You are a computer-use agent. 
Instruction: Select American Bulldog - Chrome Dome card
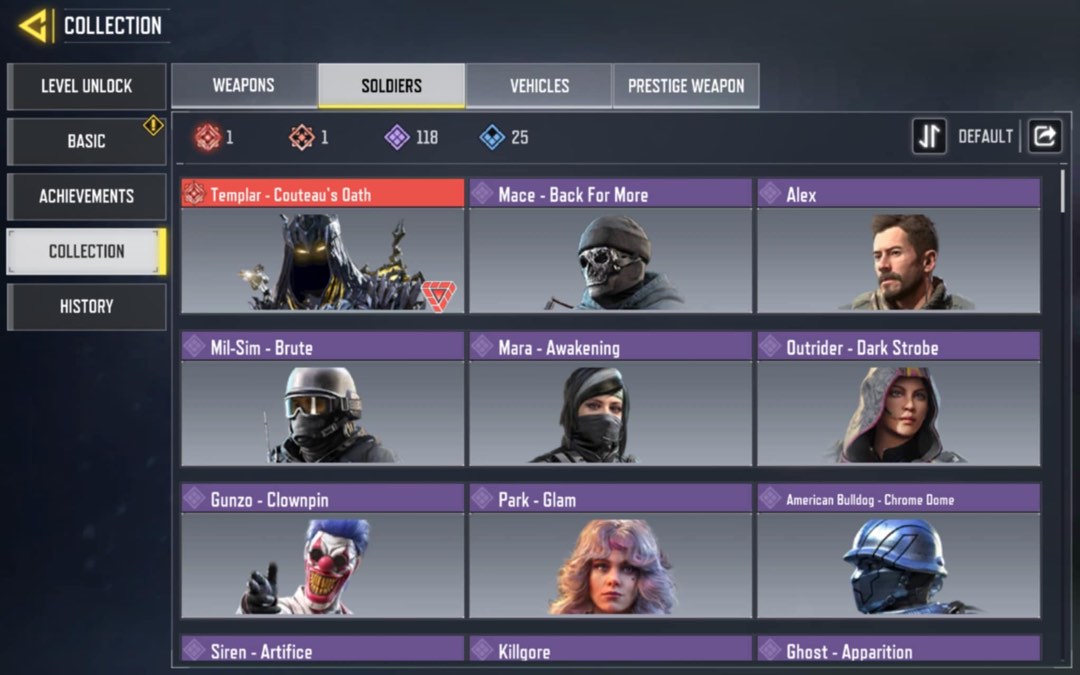(x=898, y=551)
